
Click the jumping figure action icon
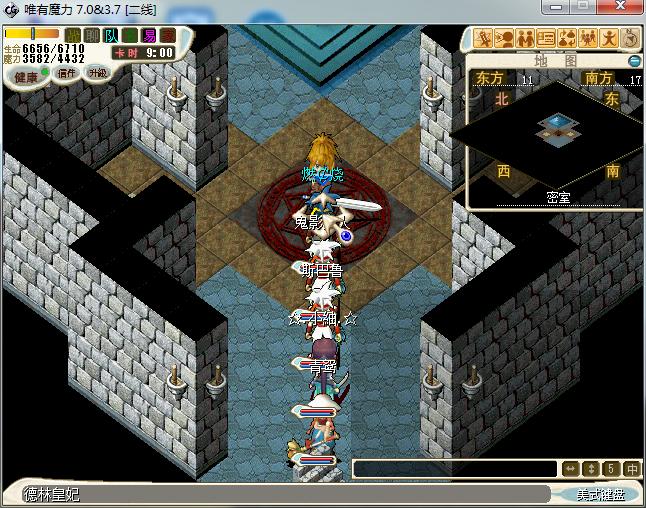pyautogui.click(x=609, y=39)
